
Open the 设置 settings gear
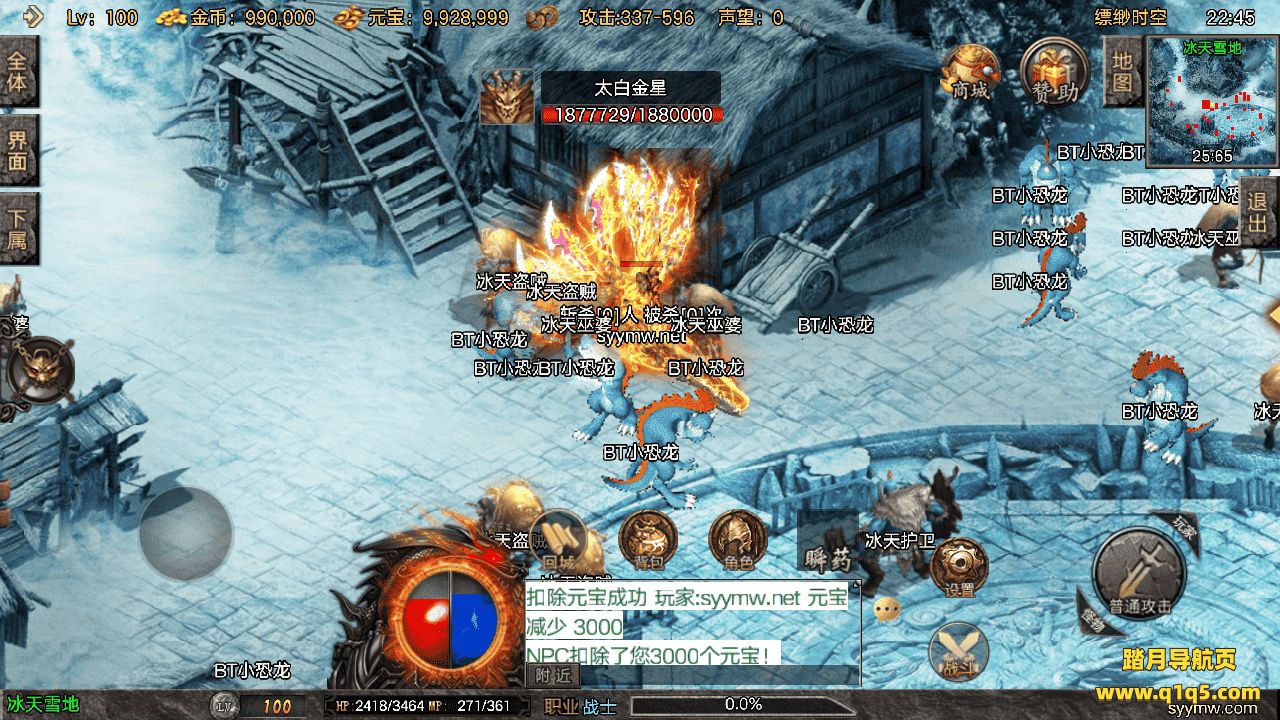coord(959,568)
